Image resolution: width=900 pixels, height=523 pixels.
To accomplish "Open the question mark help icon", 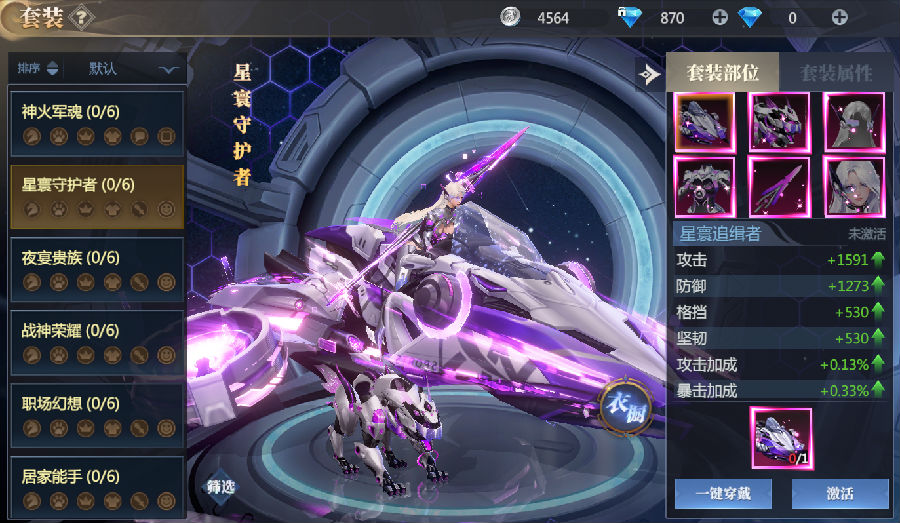I will (x=84, y=17).
